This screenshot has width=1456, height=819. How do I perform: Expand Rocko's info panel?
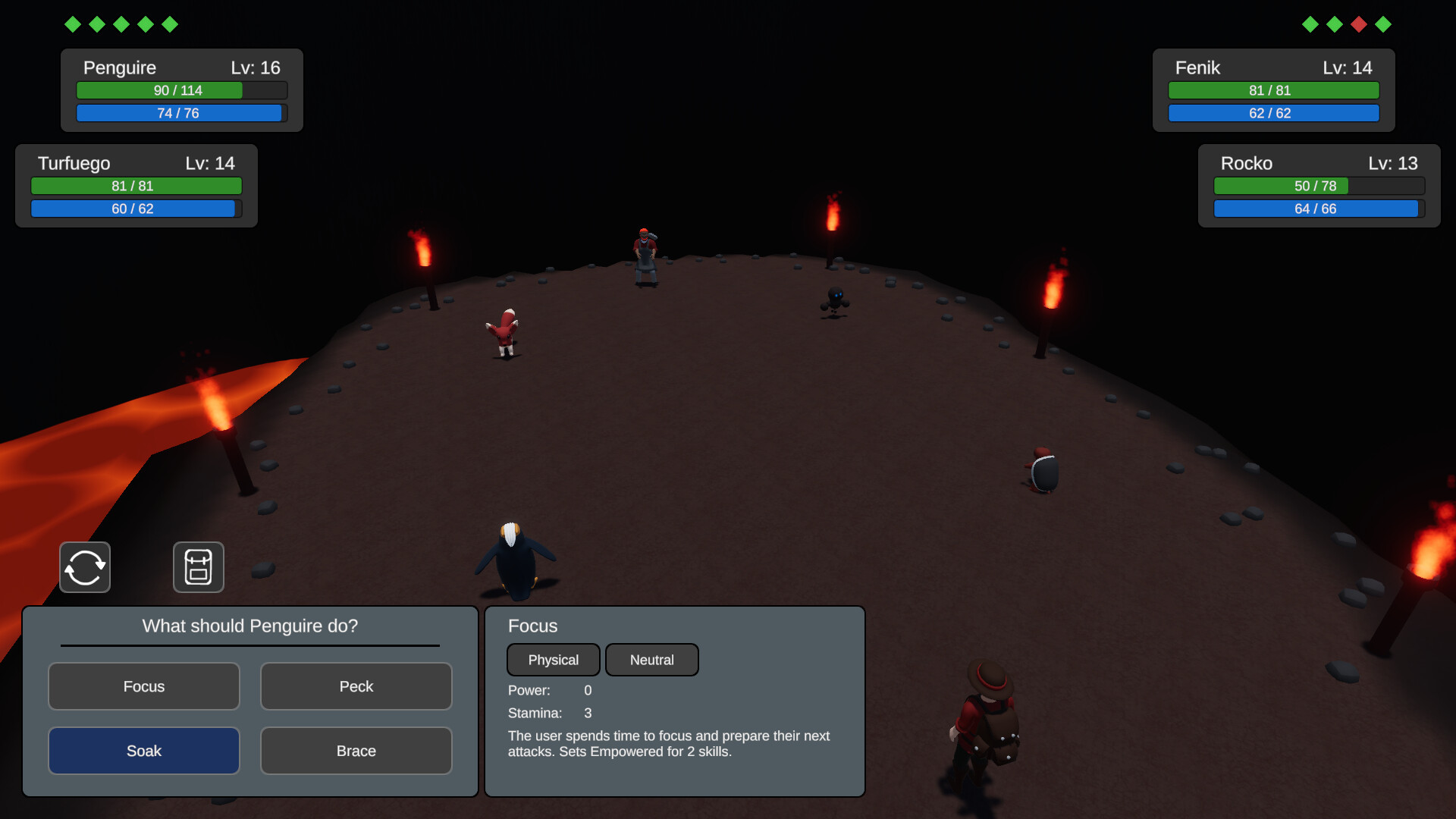click(1318, 186)
